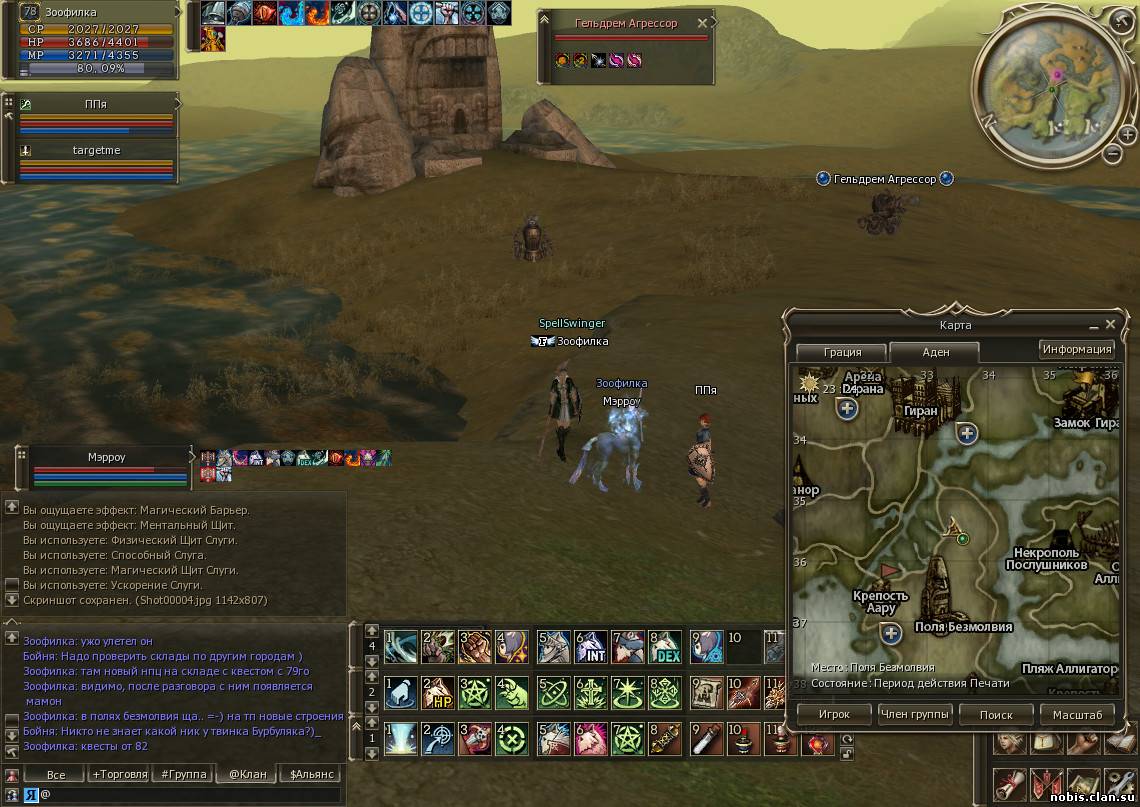Open the Информация button on the map
The height and width of the screenshot is (807, 1140).
tap(1077, 349)
